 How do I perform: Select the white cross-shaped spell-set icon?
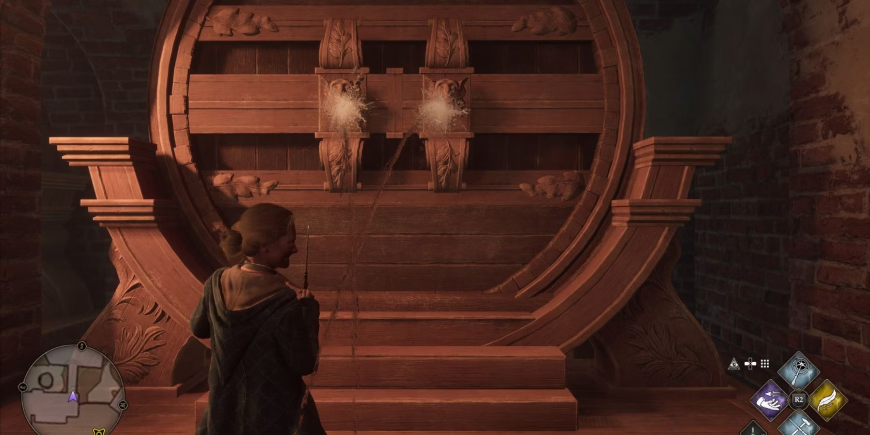(749, 364)
